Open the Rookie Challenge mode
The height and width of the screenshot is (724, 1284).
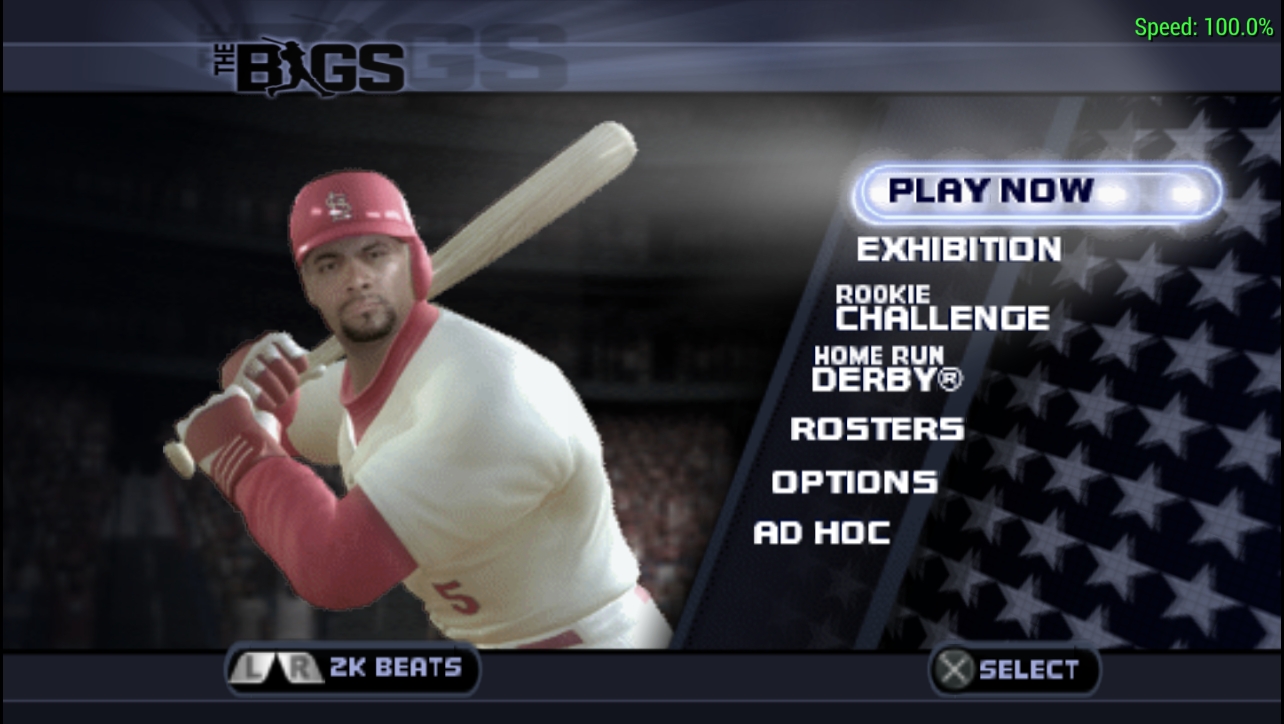pyautogui.click(x=942, y=309)
